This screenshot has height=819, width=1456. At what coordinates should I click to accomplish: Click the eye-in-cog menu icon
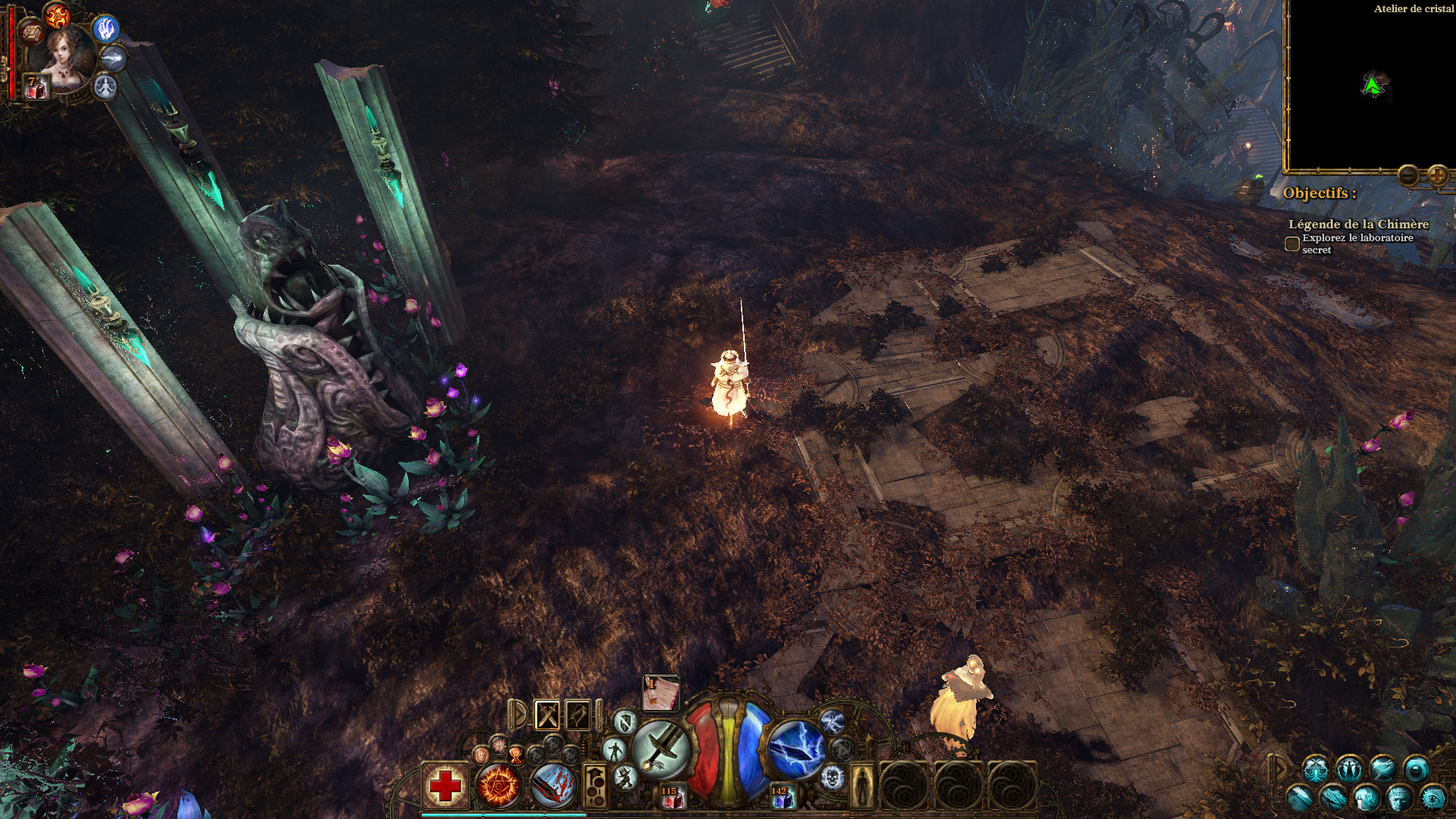(x=1433, y=798)
